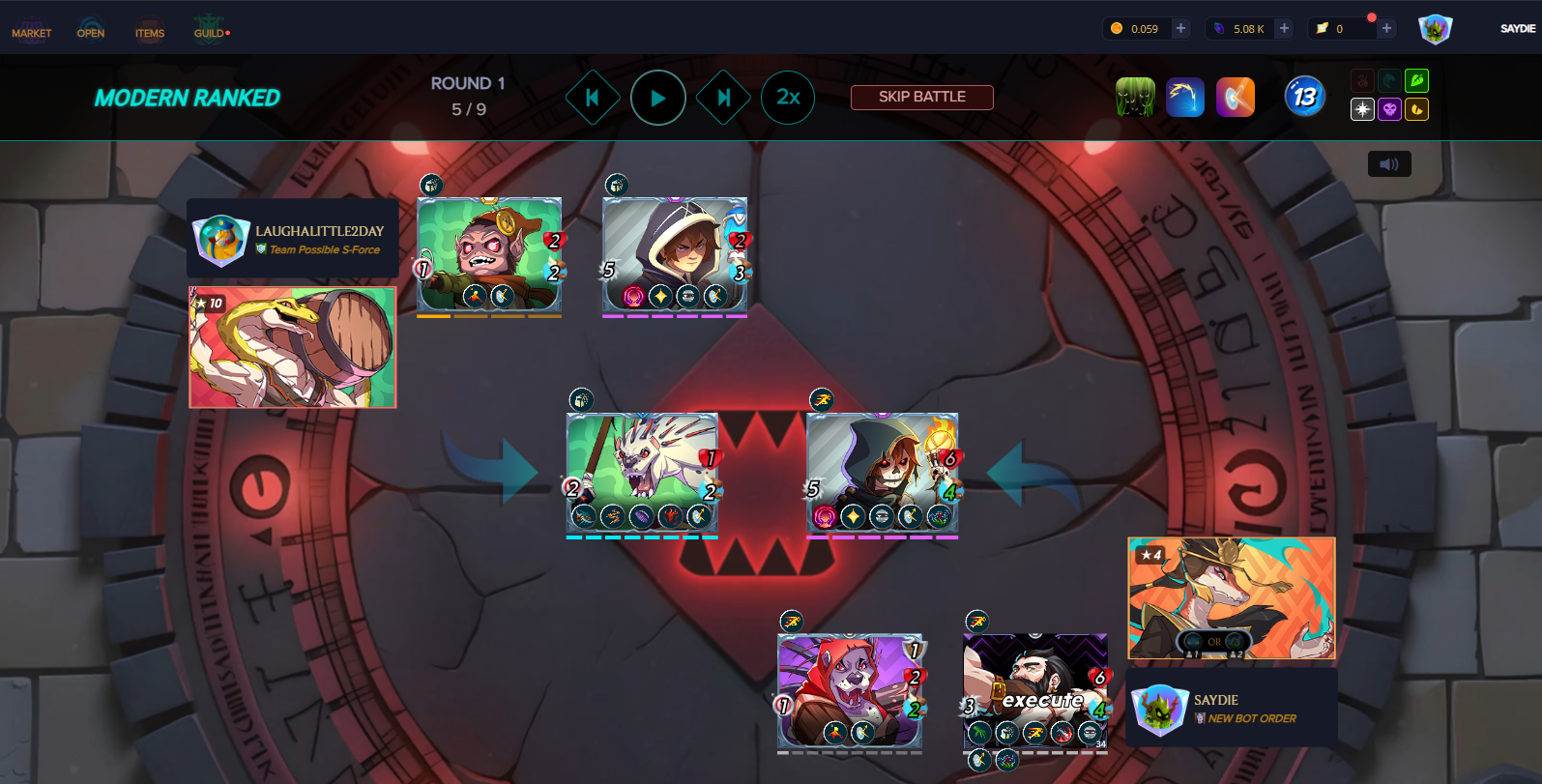Screen dimensions: 1542x784
Task: Play the battle replay
Action: pos(658,98)
